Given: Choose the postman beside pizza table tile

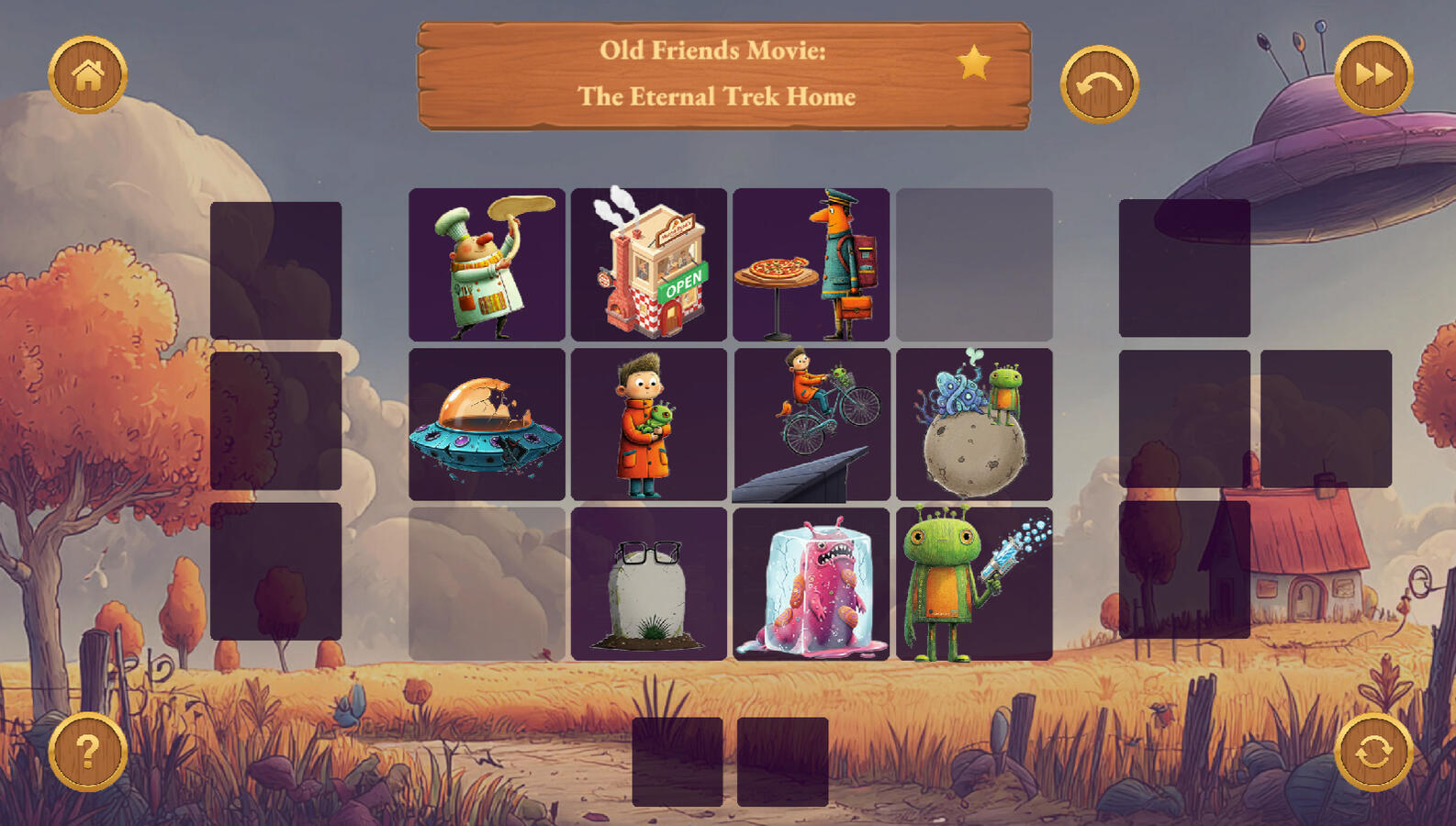Looking at the screenshot, I should point(812,264).
